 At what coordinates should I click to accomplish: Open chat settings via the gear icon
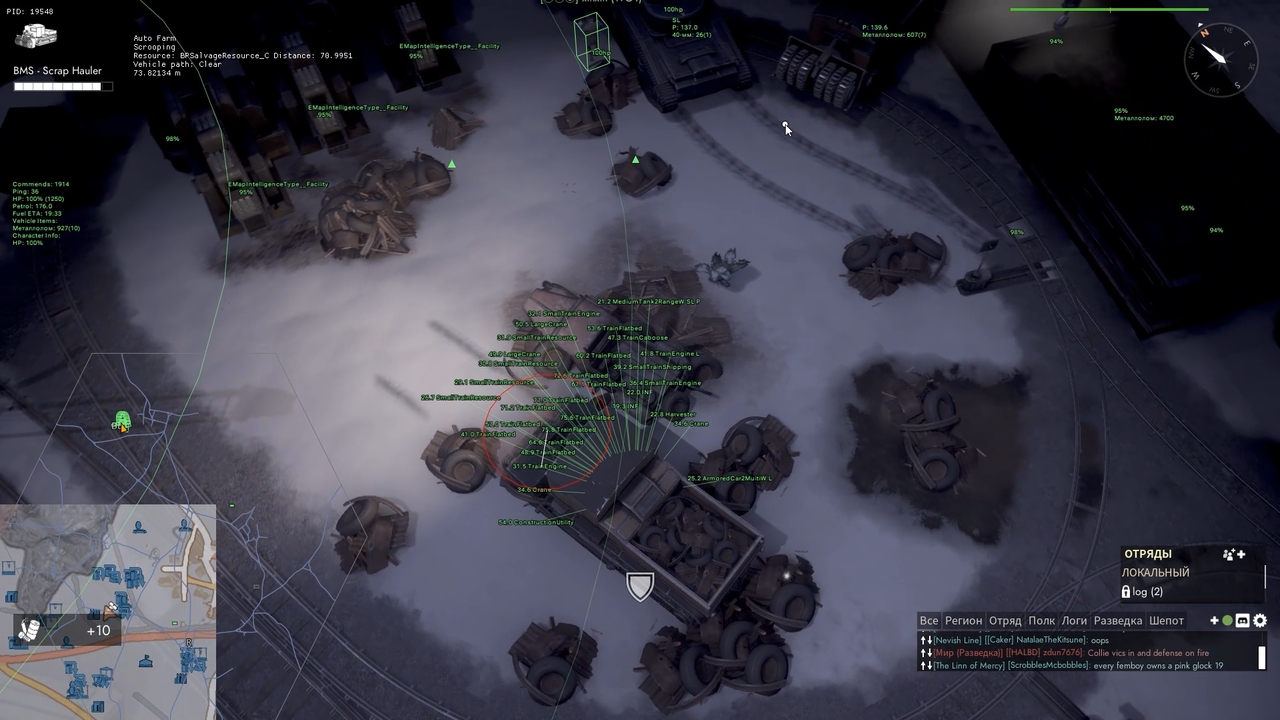[1261, 620]
